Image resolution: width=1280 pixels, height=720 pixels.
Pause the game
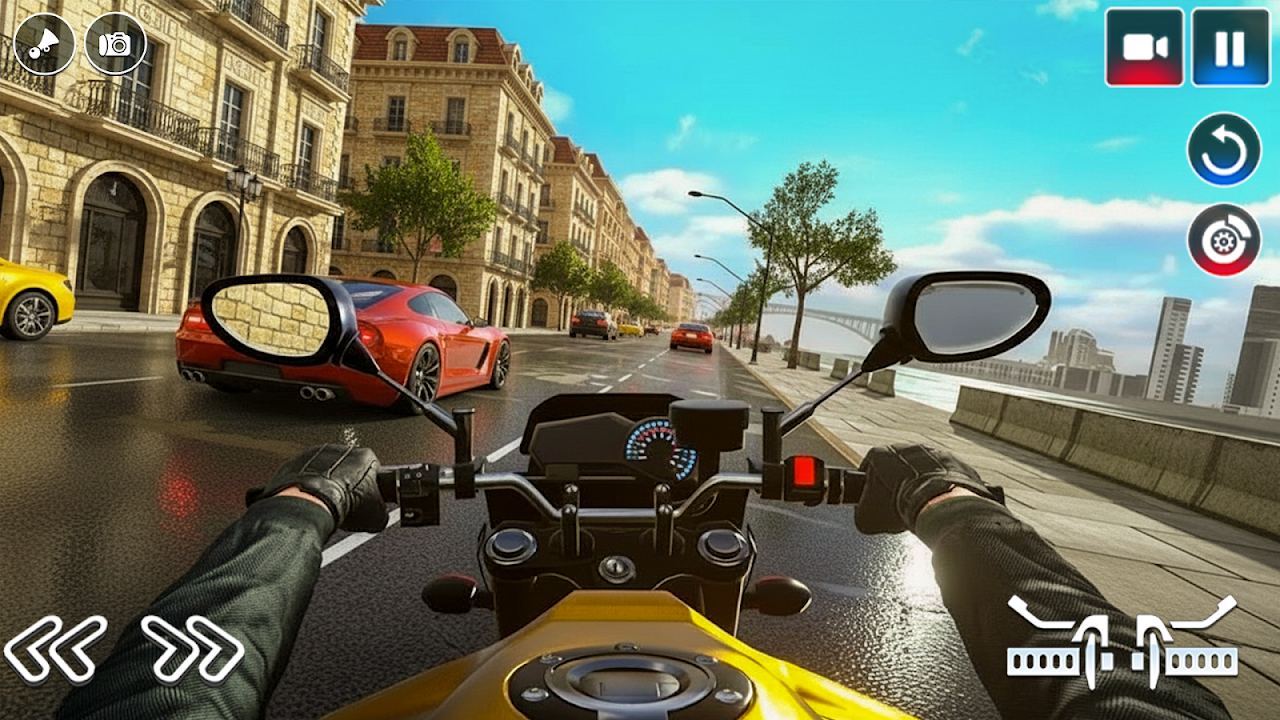(x=1230, y=47)
